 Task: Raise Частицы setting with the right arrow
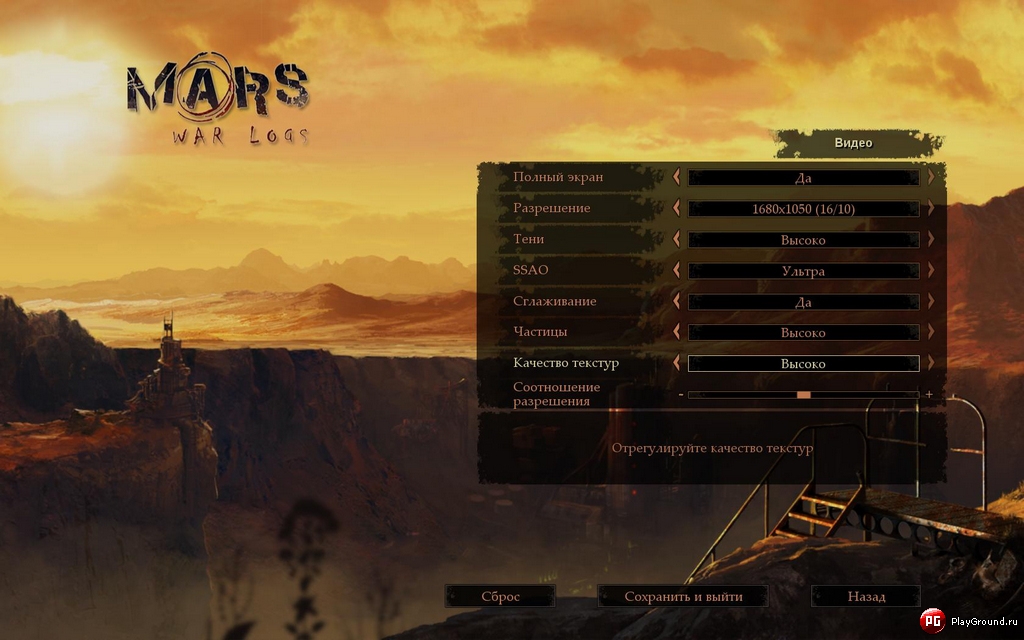(x=931, y=332)
